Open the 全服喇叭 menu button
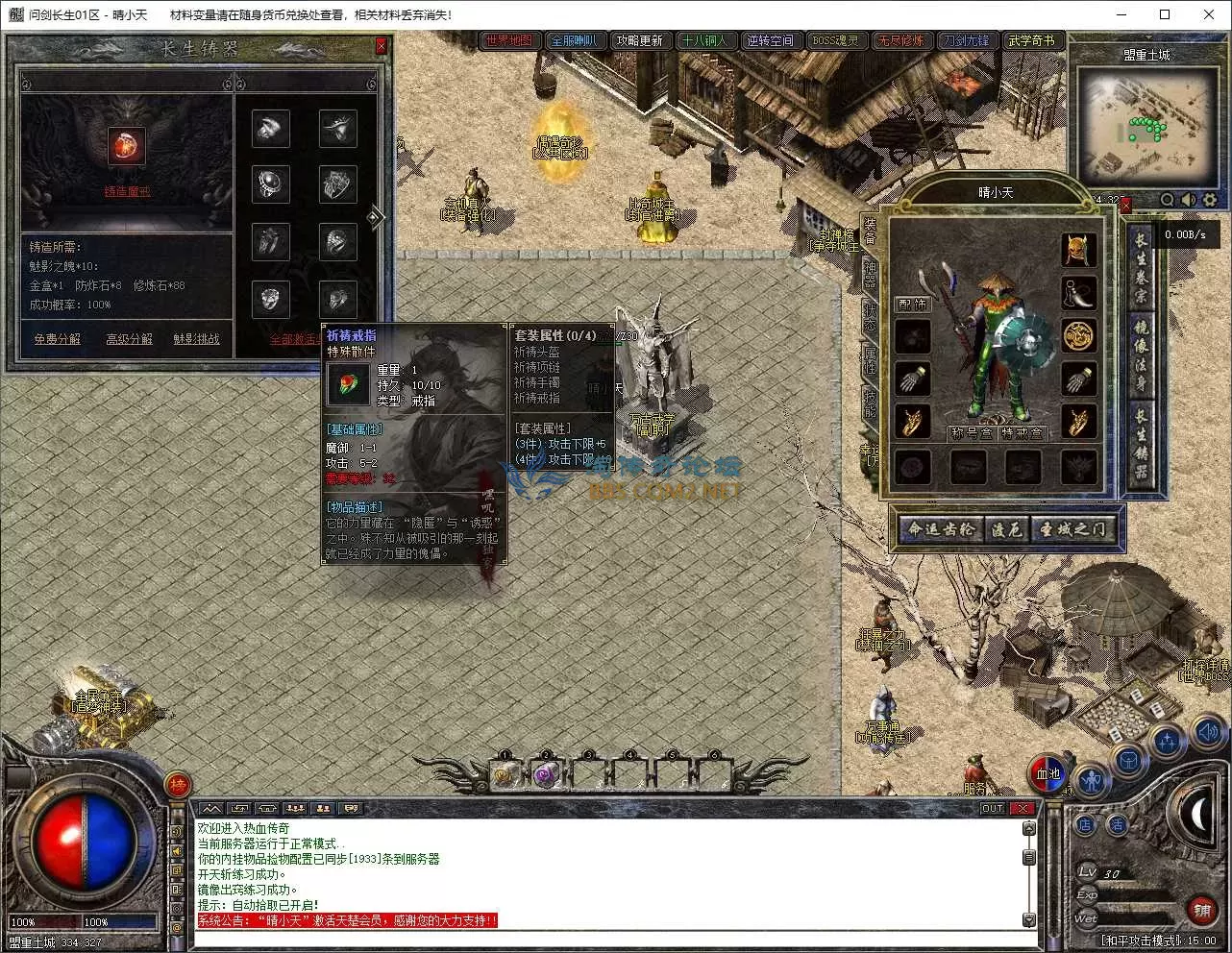1232x953 pixels. (x=574, y=40)
